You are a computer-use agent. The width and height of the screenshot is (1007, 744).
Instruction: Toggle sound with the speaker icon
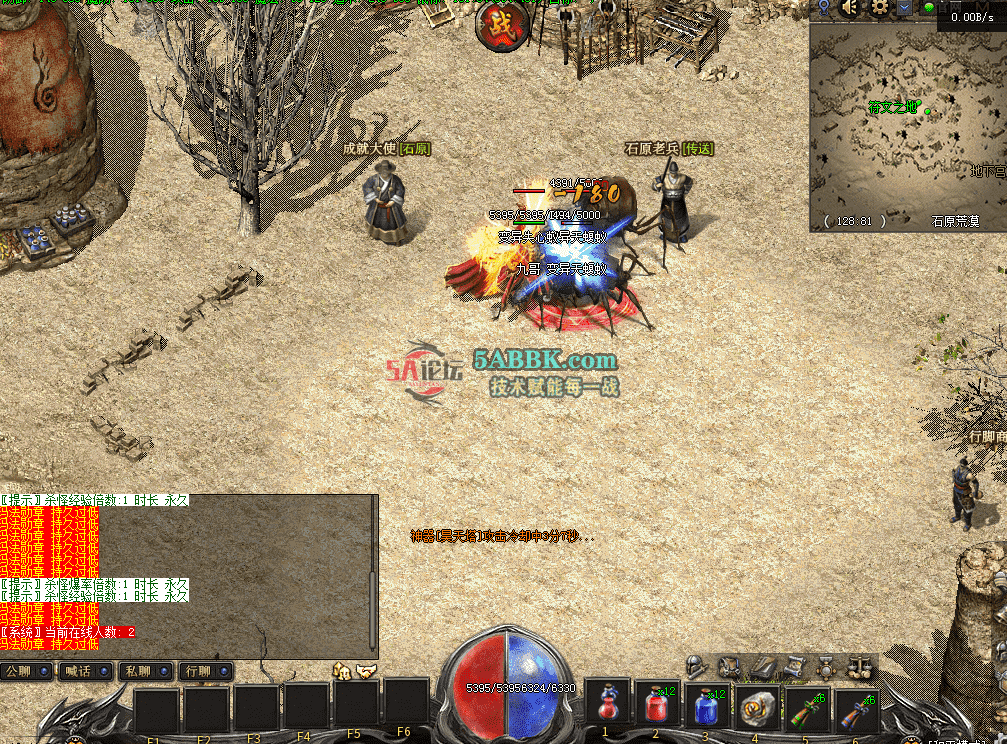click(x=851, y=8)
